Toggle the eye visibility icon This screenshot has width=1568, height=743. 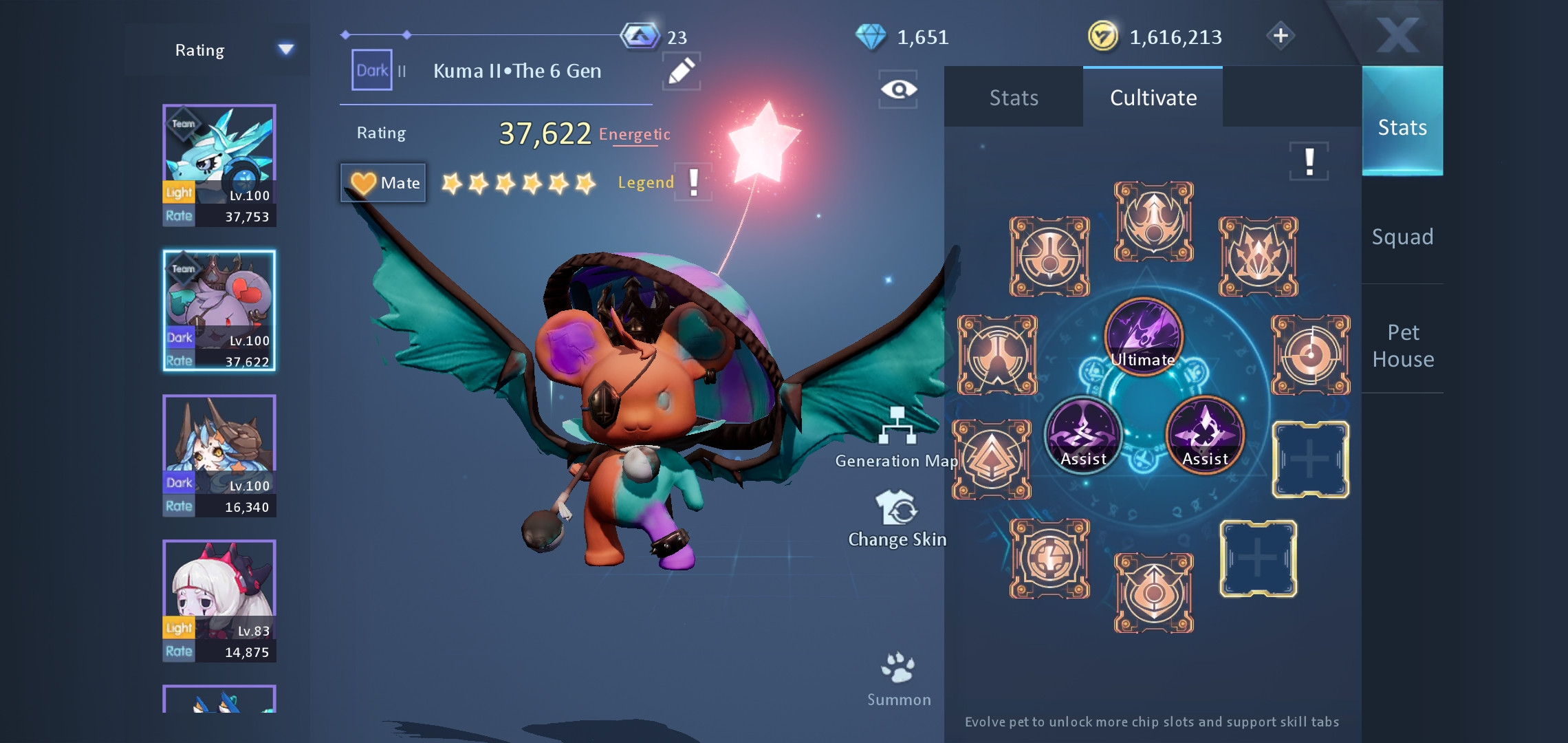tap(898, 89)
